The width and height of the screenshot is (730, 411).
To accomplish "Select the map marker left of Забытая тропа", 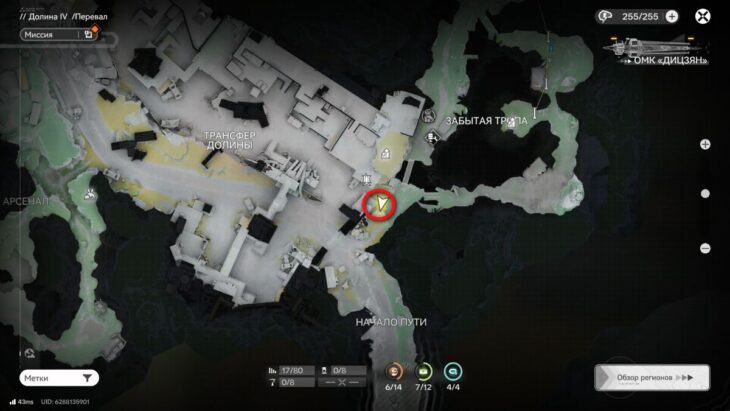I will 430,139.
